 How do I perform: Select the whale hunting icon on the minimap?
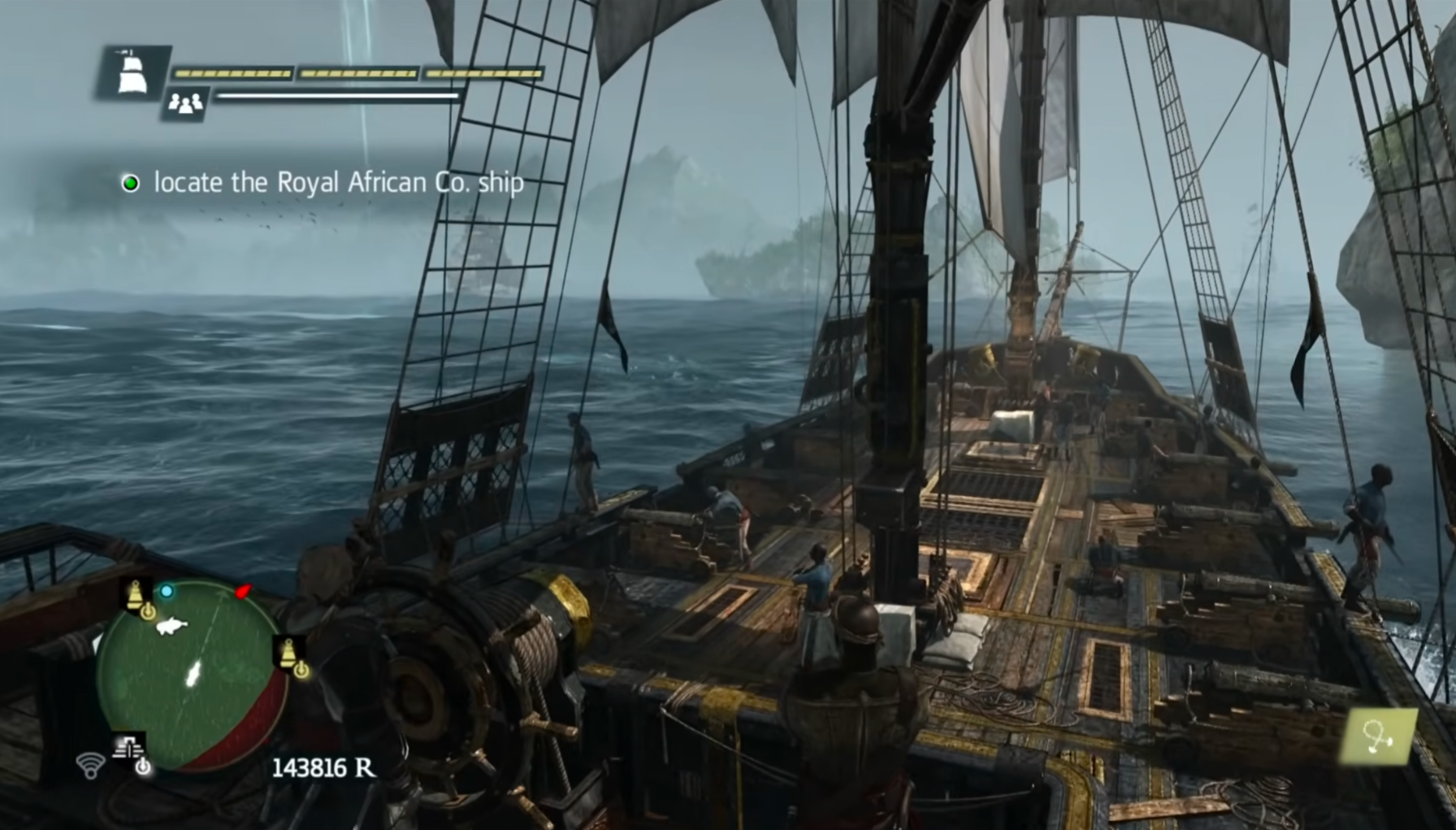click(x=172, y=627)
